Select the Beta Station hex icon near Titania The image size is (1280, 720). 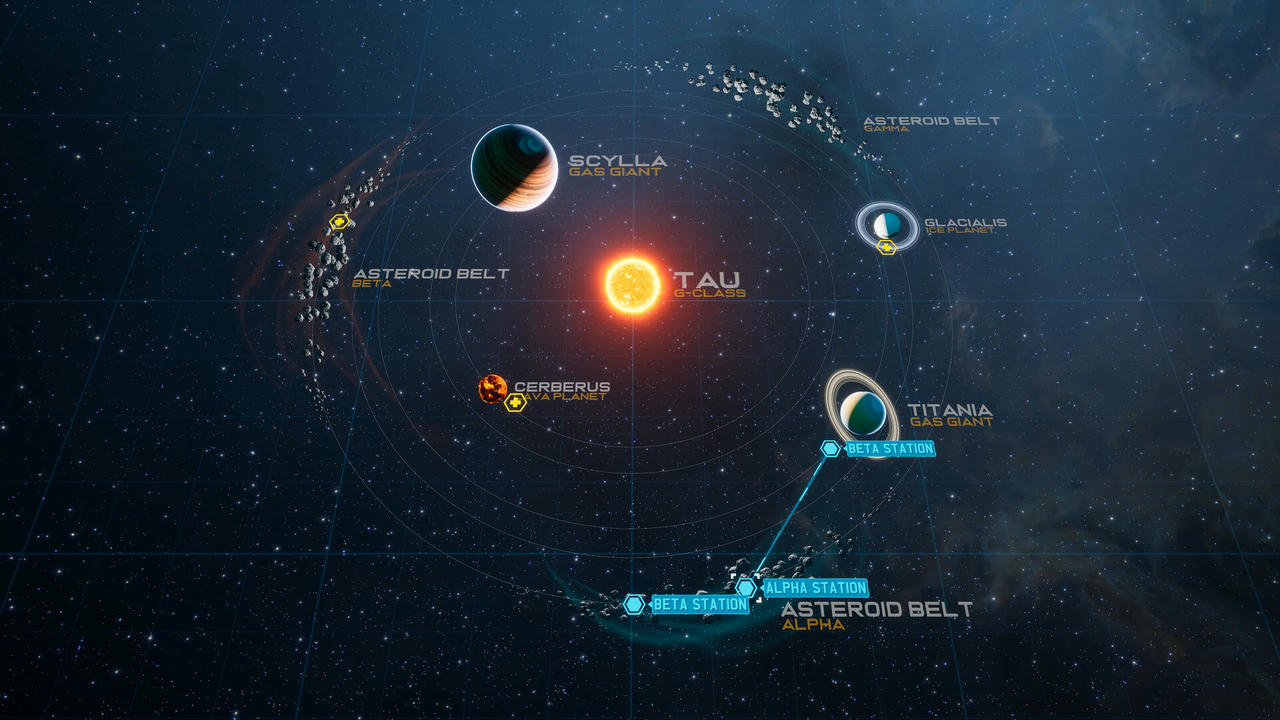[831, 448]
